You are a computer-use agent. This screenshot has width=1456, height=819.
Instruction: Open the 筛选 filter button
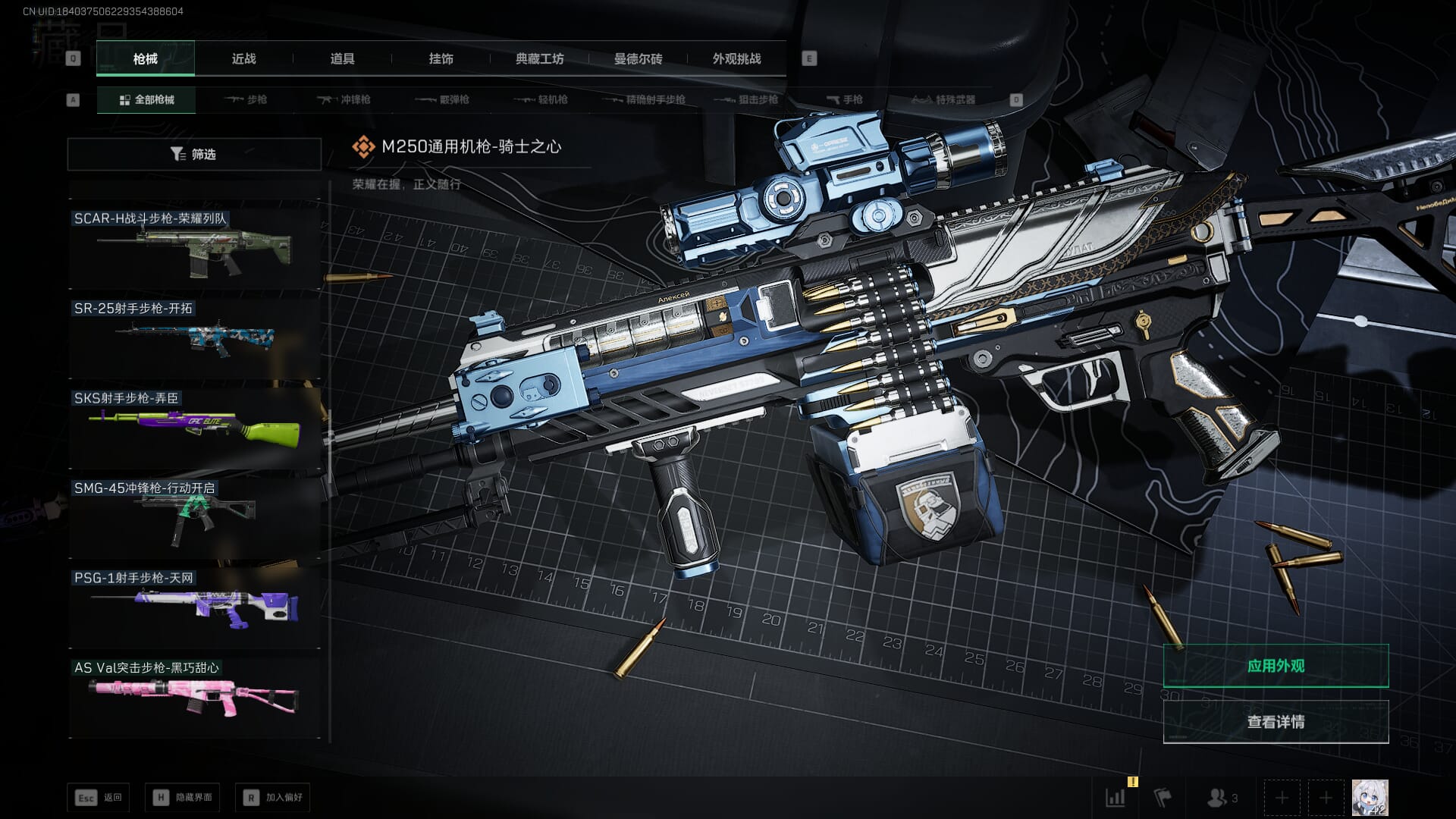(194, 155)
